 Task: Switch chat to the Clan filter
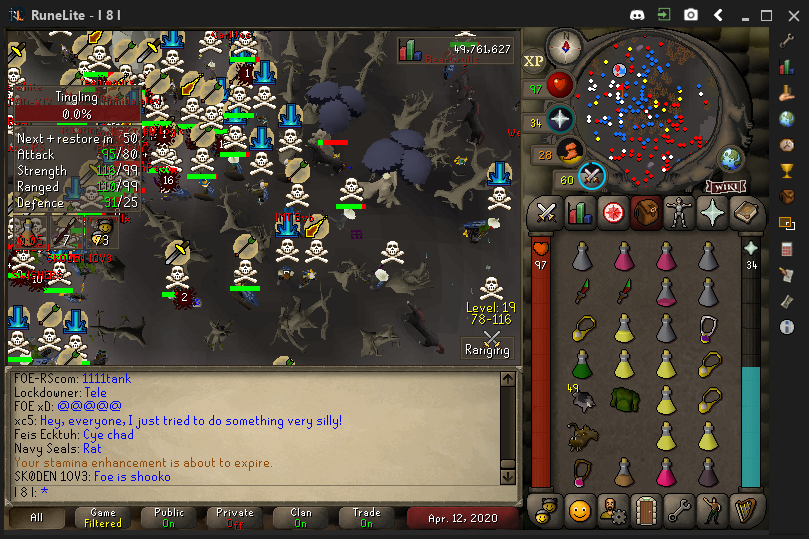click(301, 517)
